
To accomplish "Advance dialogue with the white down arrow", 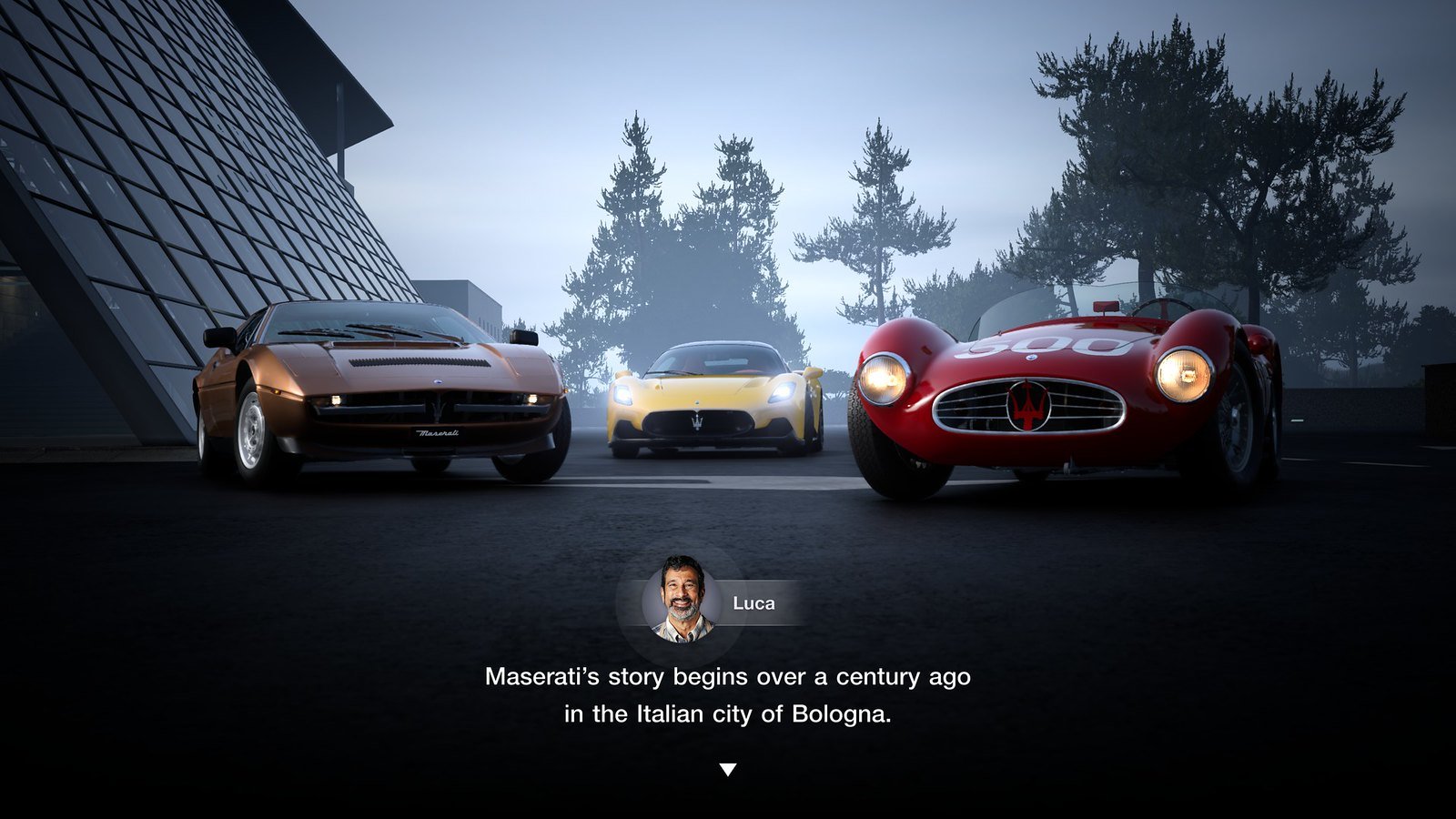I will [x=727, y=770].
